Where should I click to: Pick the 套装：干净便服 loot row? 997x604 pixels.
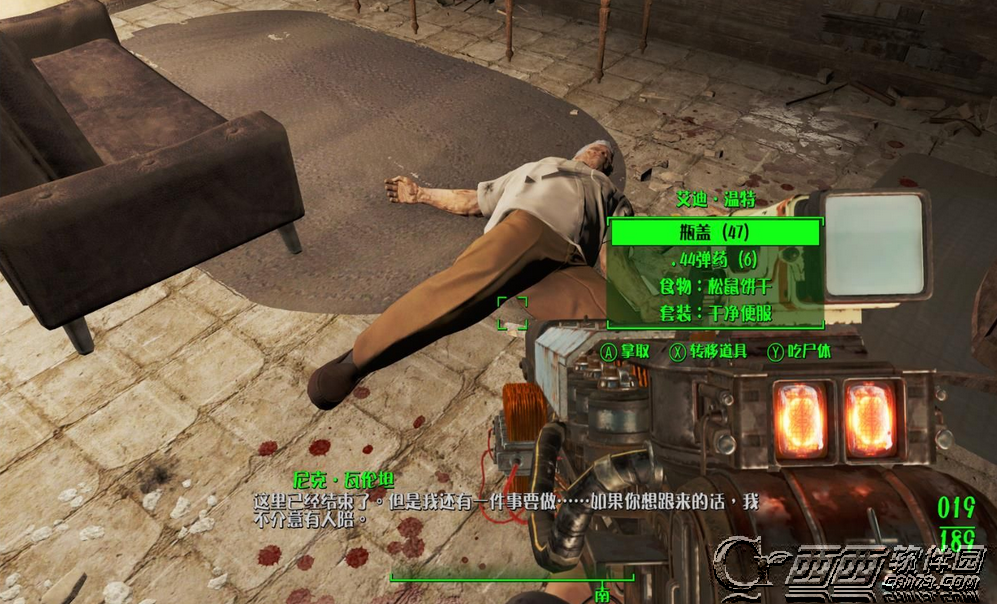715,313
